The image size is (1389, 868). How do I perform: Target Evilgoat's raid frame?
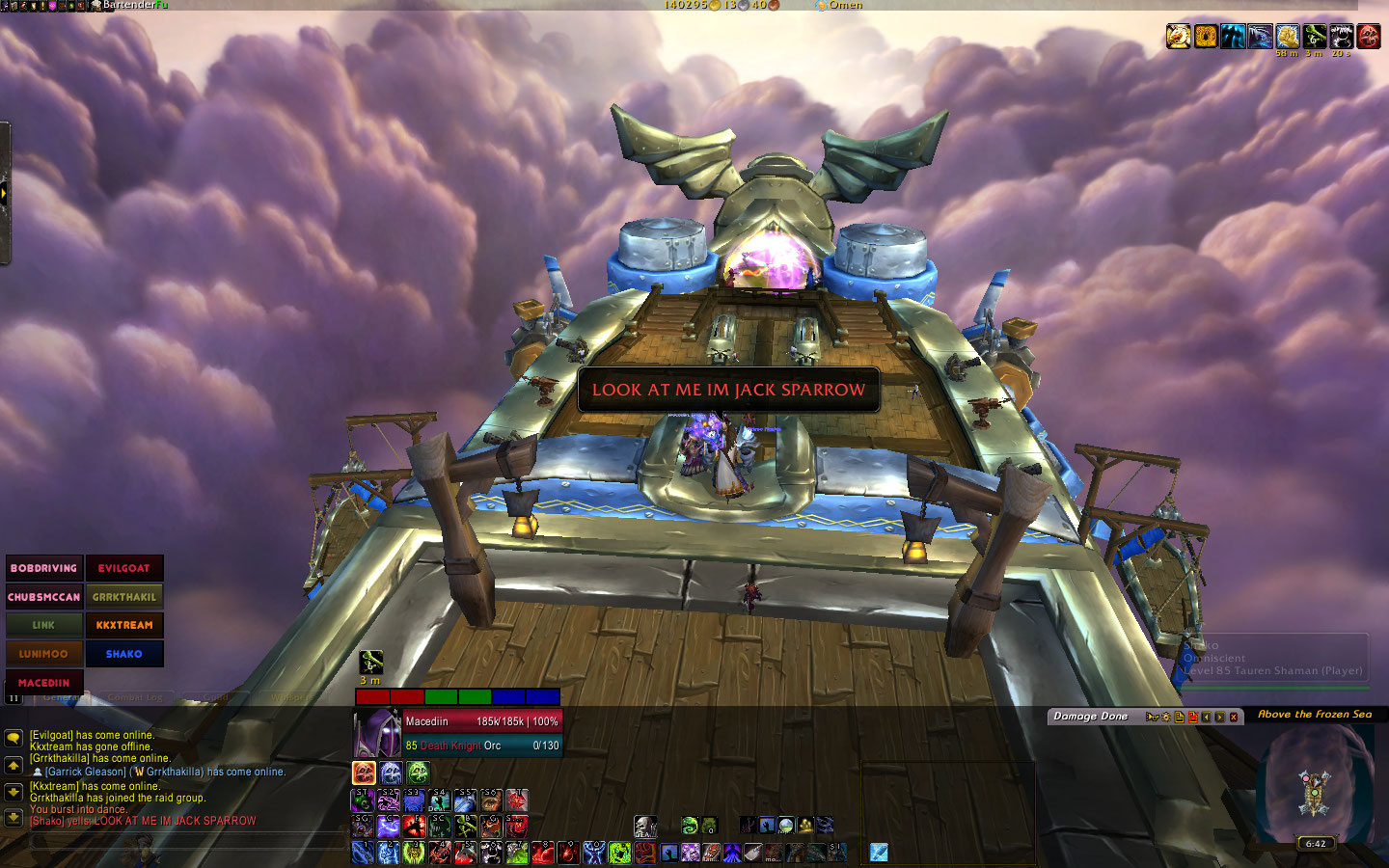pos(124,568)
